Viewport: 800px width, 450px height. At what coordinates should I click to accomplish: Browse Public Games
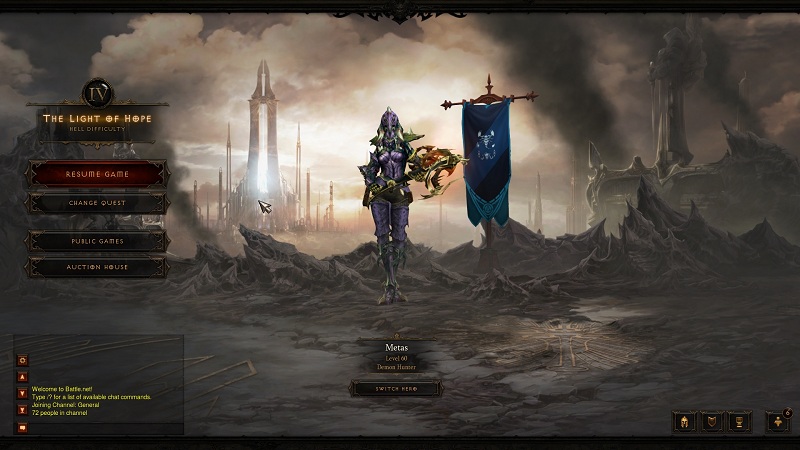click(x=97, y=241)
